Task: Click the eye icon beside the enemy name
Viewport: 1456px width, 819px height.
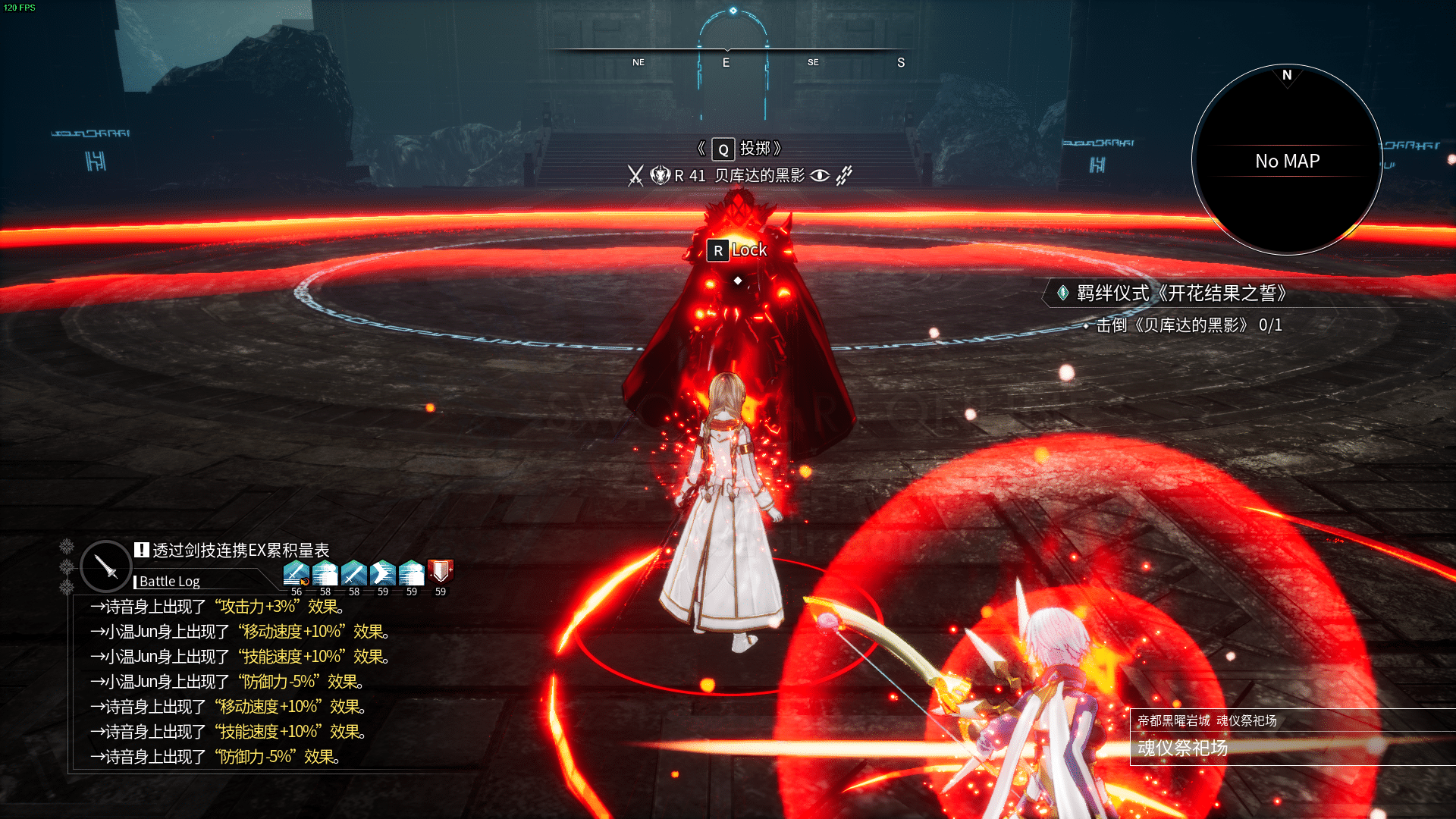Action: (x=820, y=176)
